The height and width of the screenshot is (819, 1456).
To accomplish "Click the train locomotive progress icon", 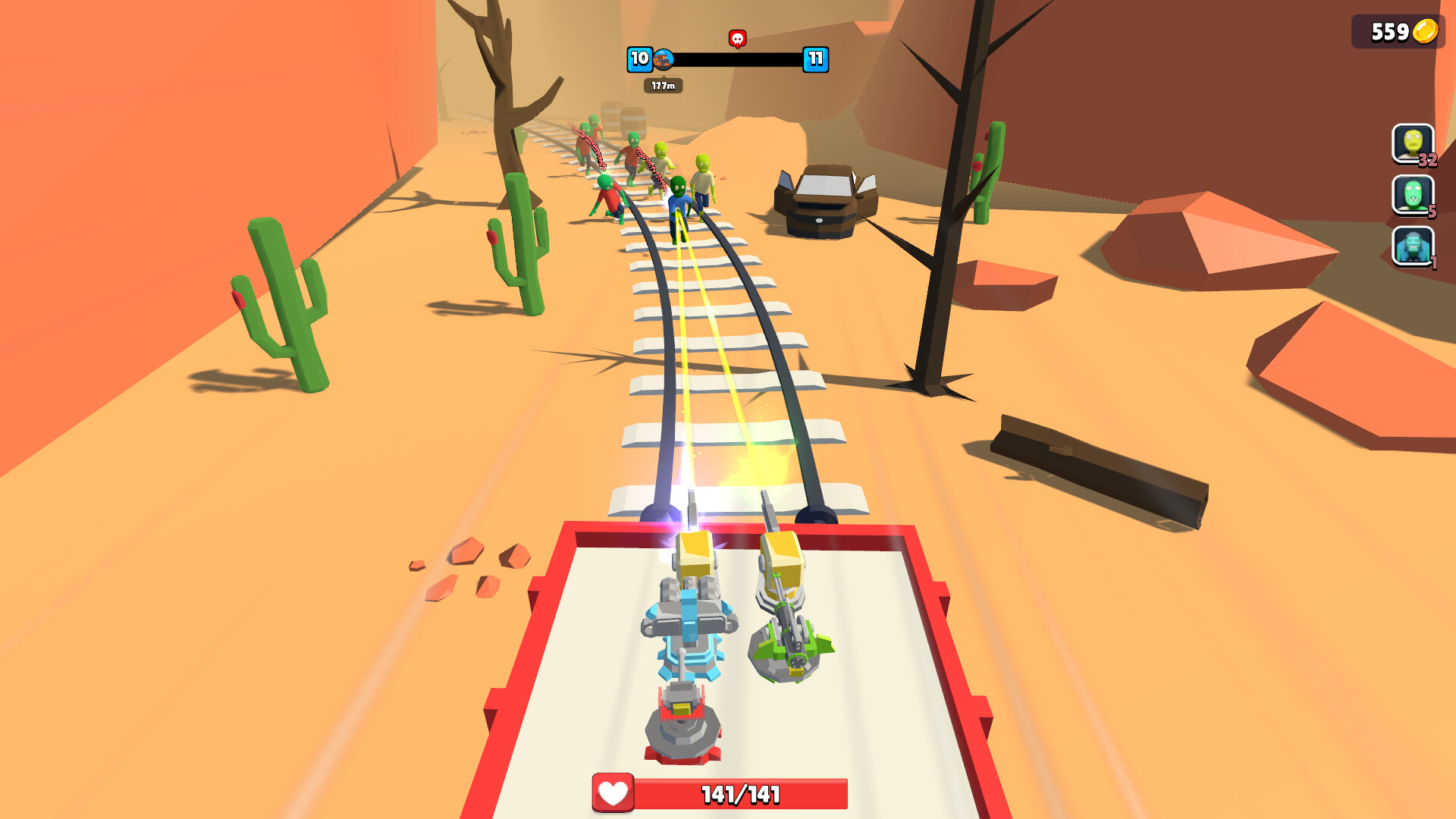I will point(663,60).
